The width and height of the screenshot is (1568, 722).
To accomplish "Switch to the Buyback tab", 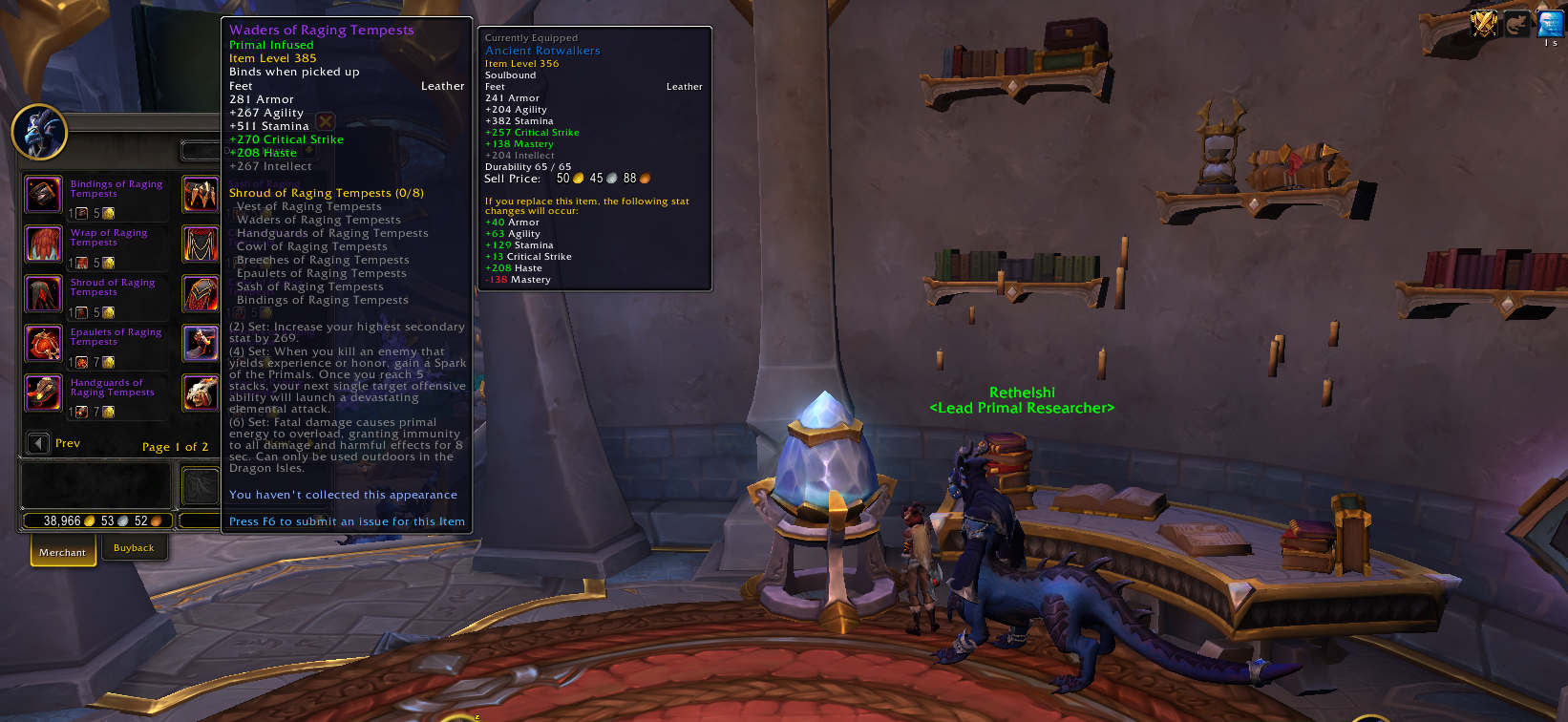I will coord(134,548).
